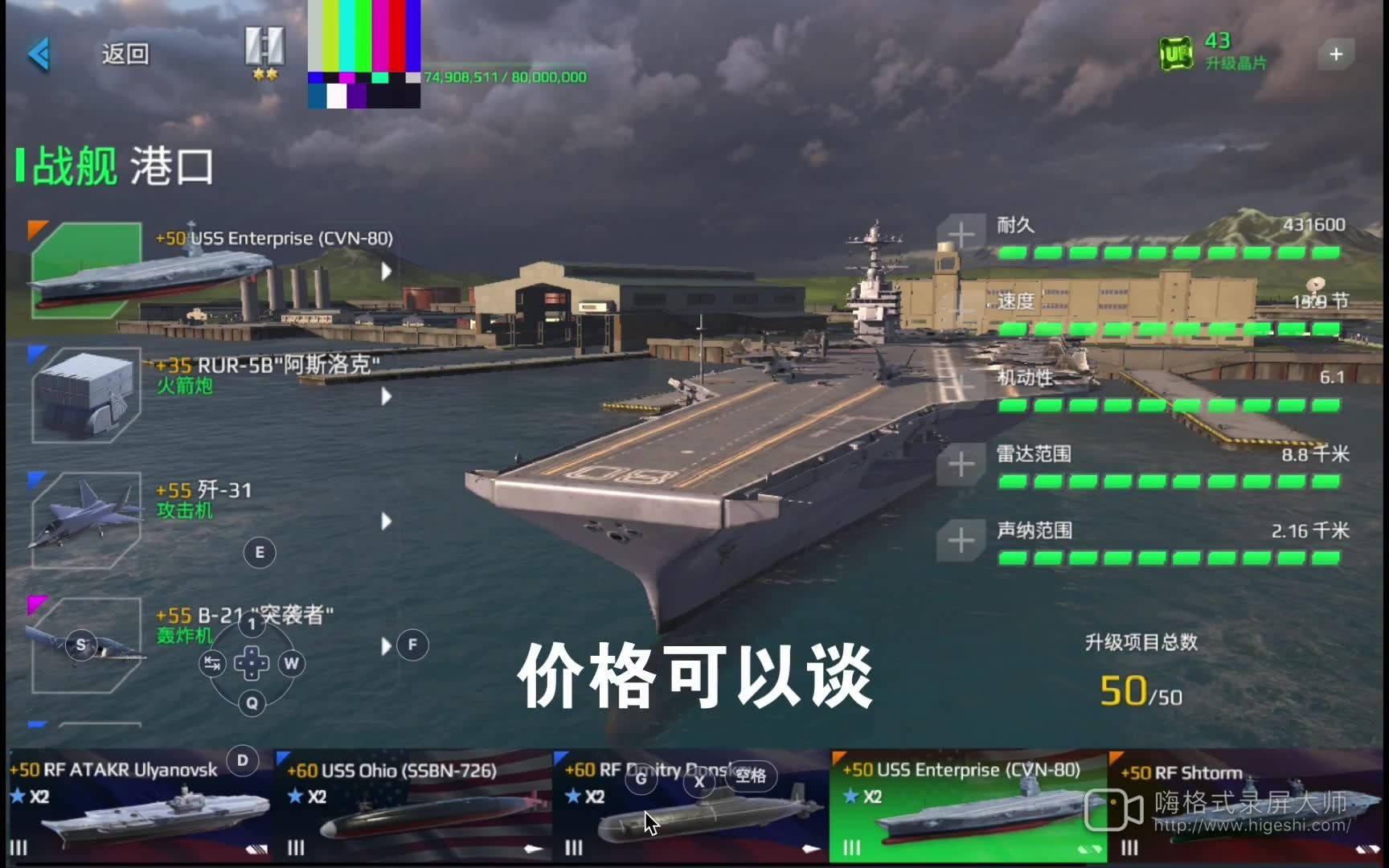The height and width of the screenshot is (868, 1389).
Task: Toggle the III indicator on RF ATAKR Ulyanovsk card
Action: point(18,848)
